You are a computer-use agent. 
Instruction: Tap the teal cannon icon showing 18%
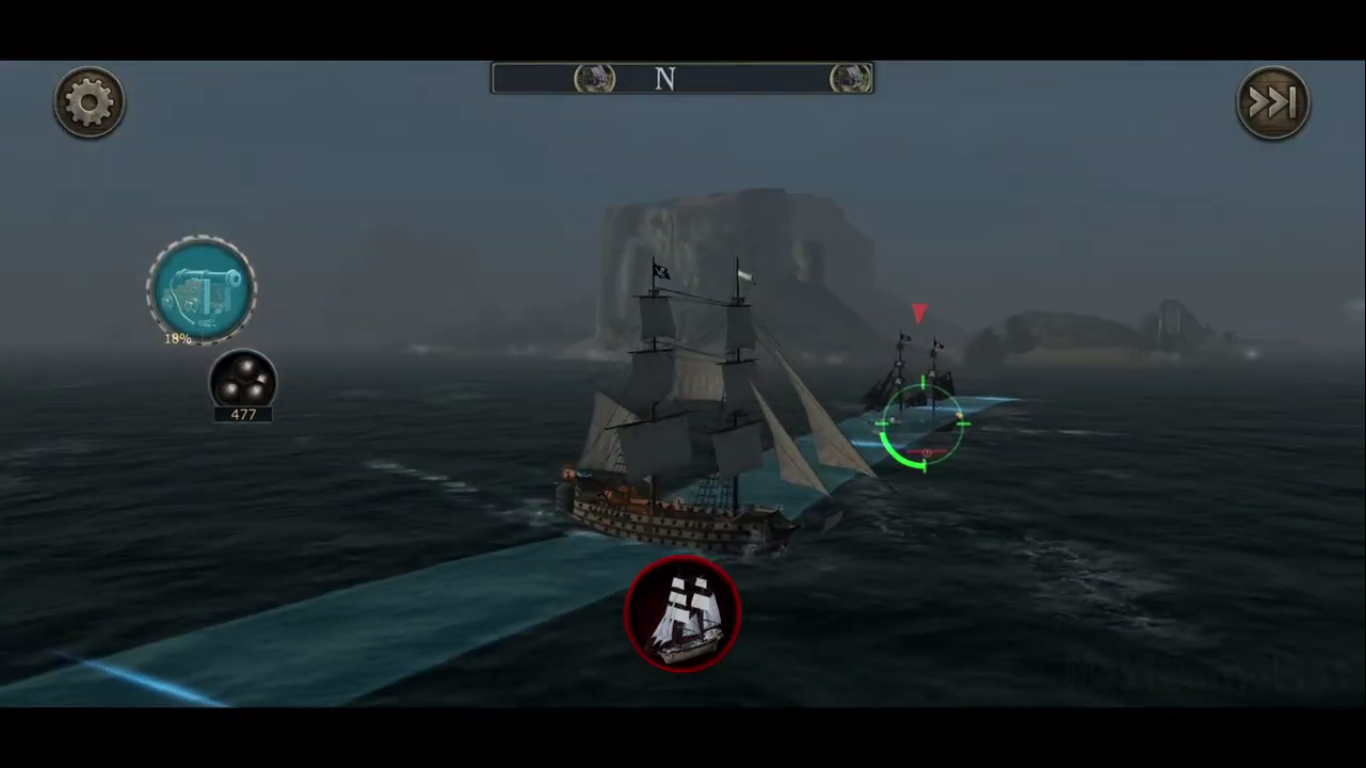coord(203,288)
